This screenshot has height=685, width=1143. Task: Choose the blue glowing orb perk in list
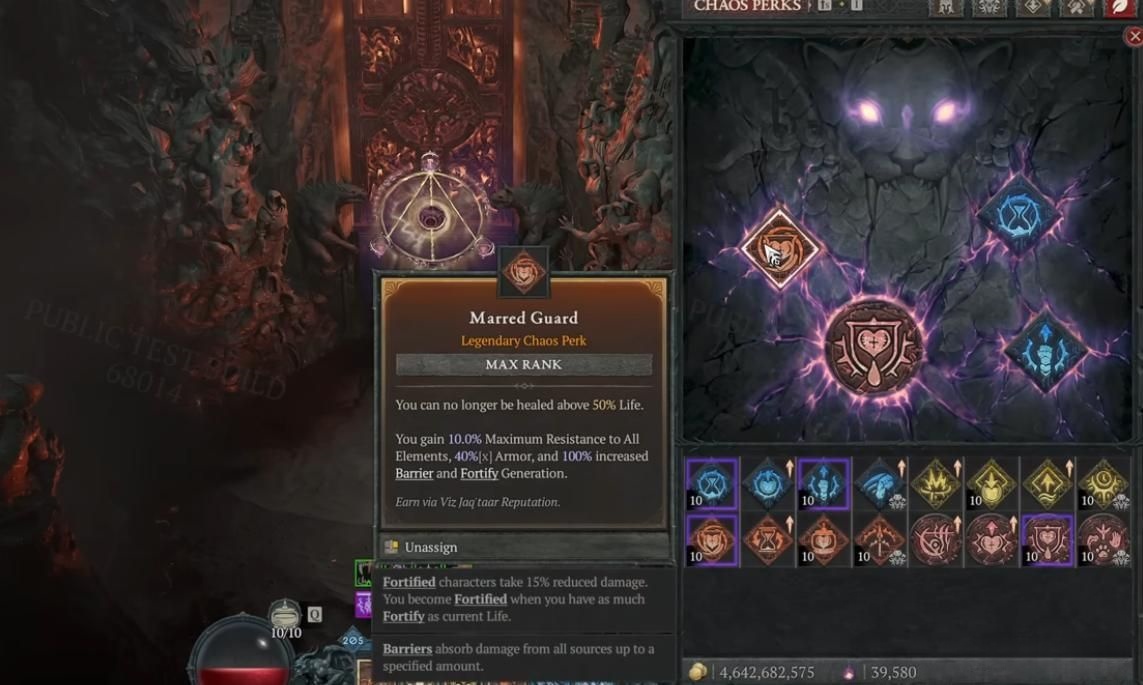[x=767, y=484]
